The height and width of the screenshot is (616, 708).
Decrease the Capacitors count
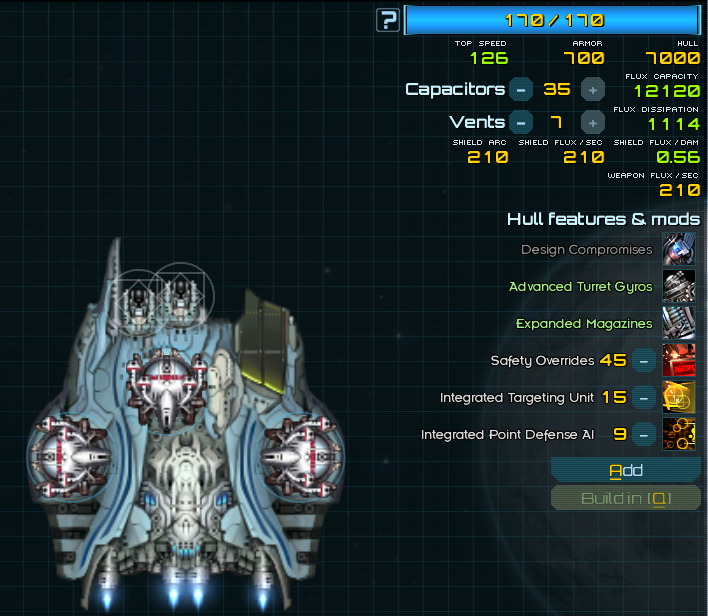pyautogui.click(x=520, y=89)
